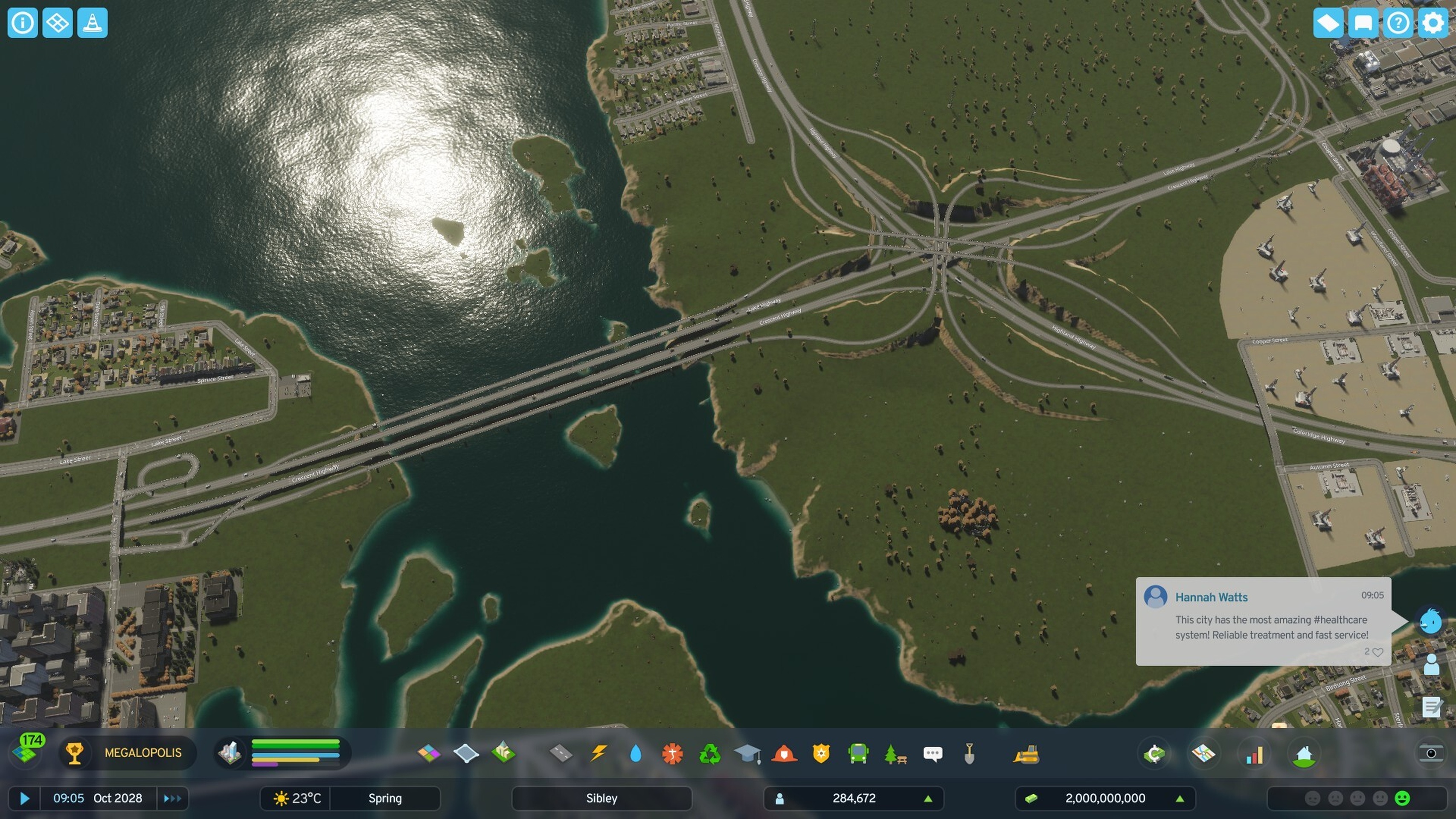Toggle the Chirper bird feed
This screenshot has width=1456, height=819.
[x=1430, y=621]
